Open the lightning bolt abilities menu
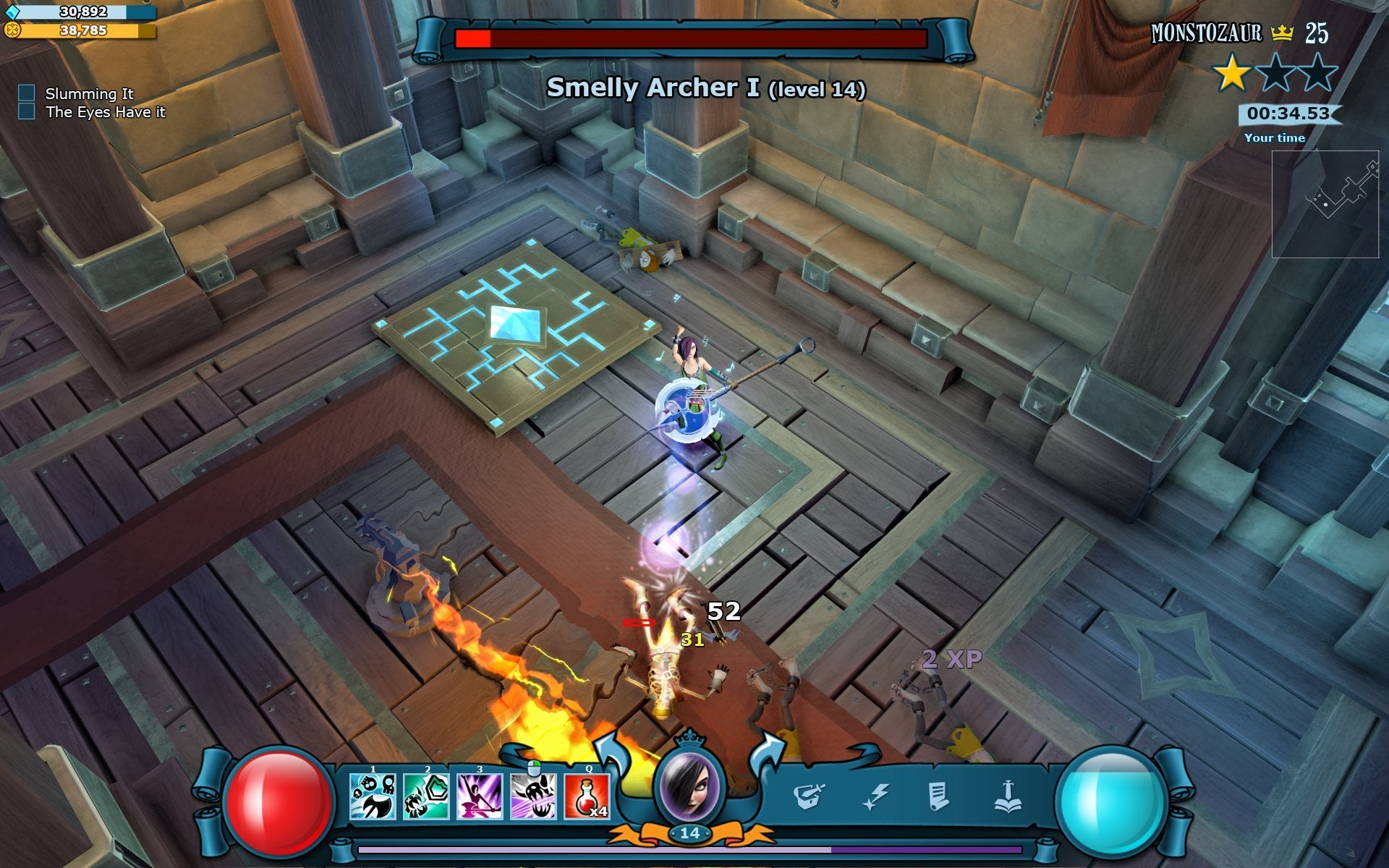The image size is (1389, 868). [875, 796]
